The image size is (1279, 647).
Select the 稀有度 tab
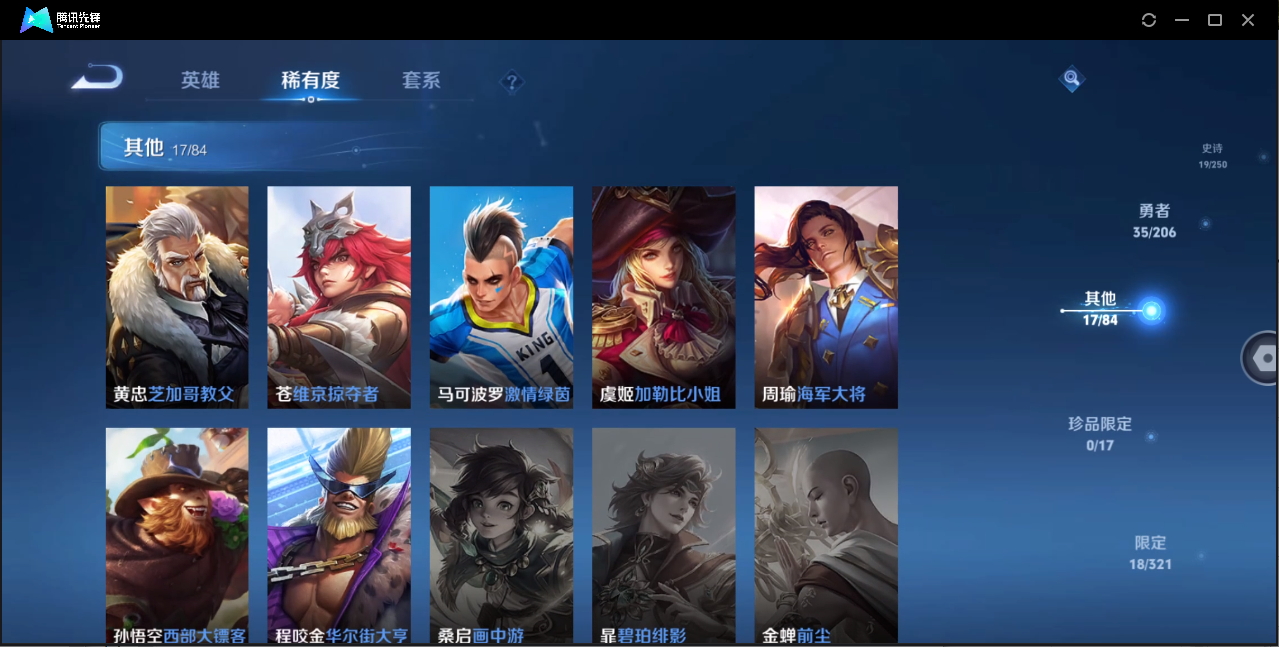[310, 81]
